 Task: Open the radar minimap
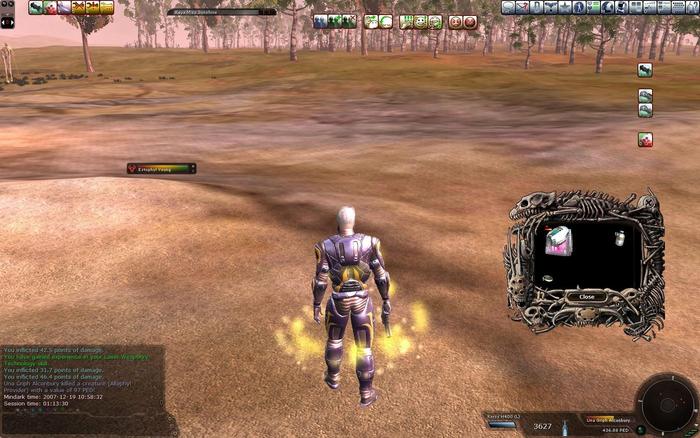click(665, 403)
